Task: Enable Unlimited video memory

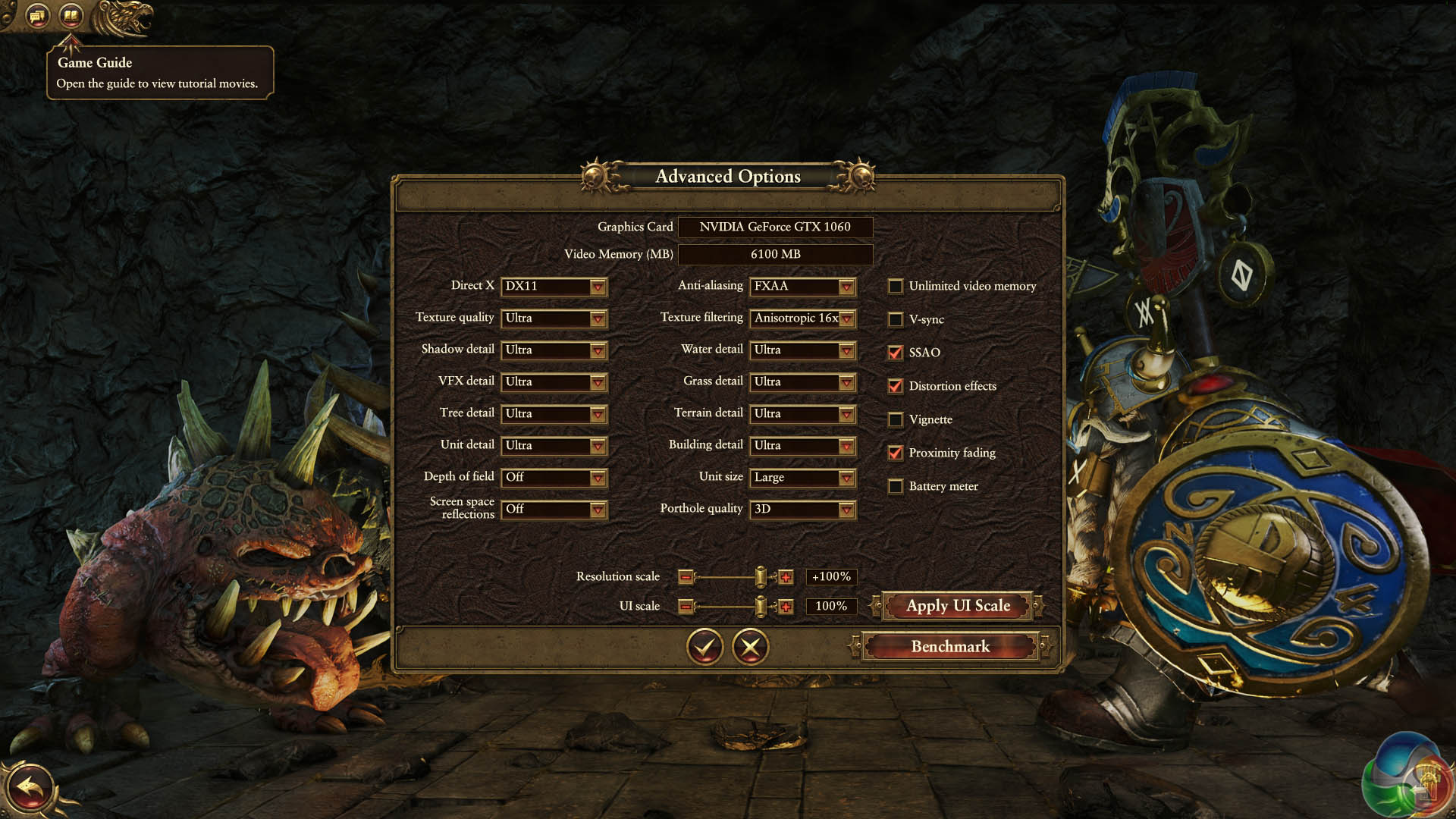Action: click(x=896, y=287)
